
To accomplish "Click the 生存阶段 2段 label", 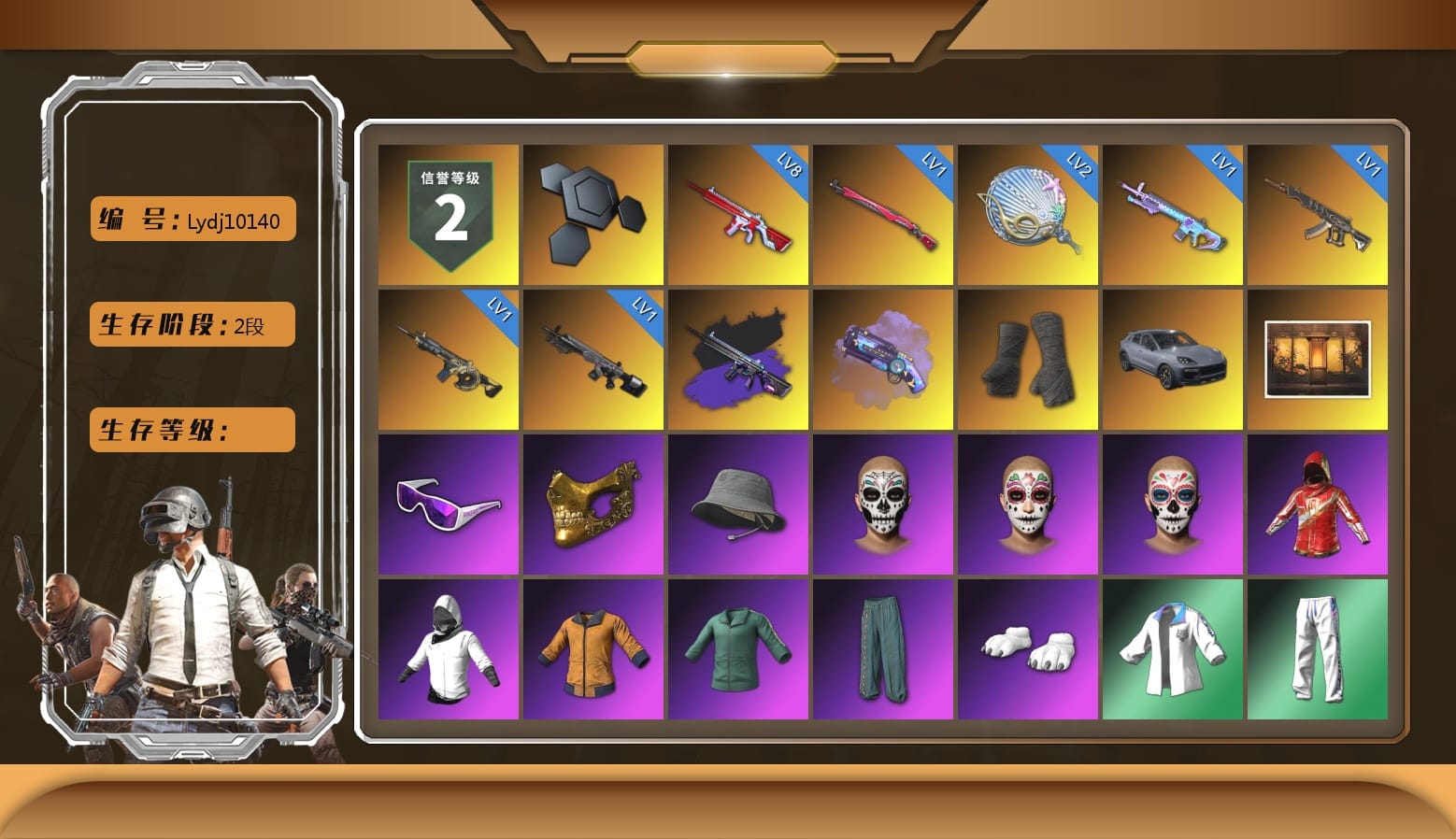I will click(191, 324).
